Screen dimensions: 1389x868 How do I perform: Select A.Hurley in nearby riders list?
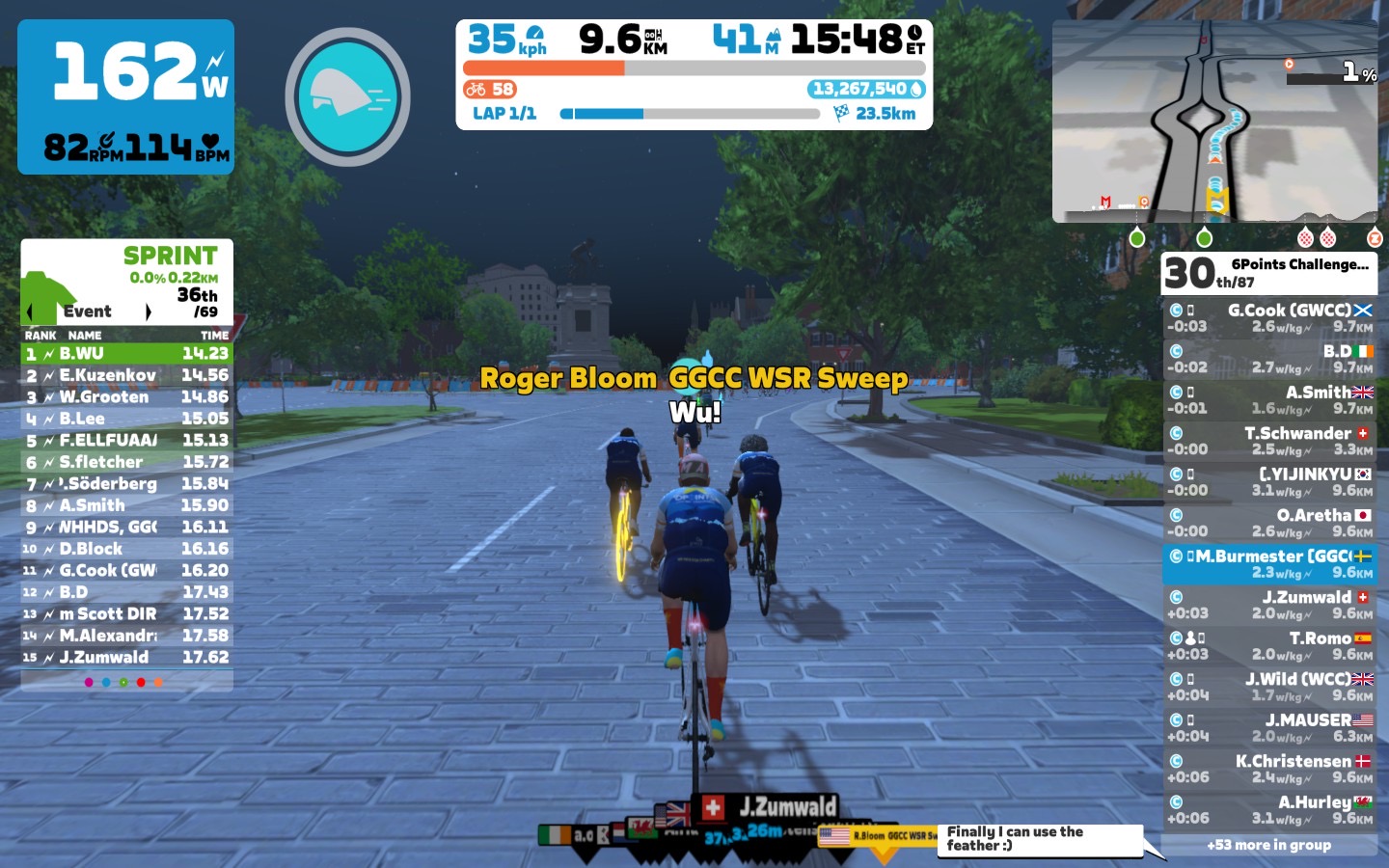(1269, 810)
